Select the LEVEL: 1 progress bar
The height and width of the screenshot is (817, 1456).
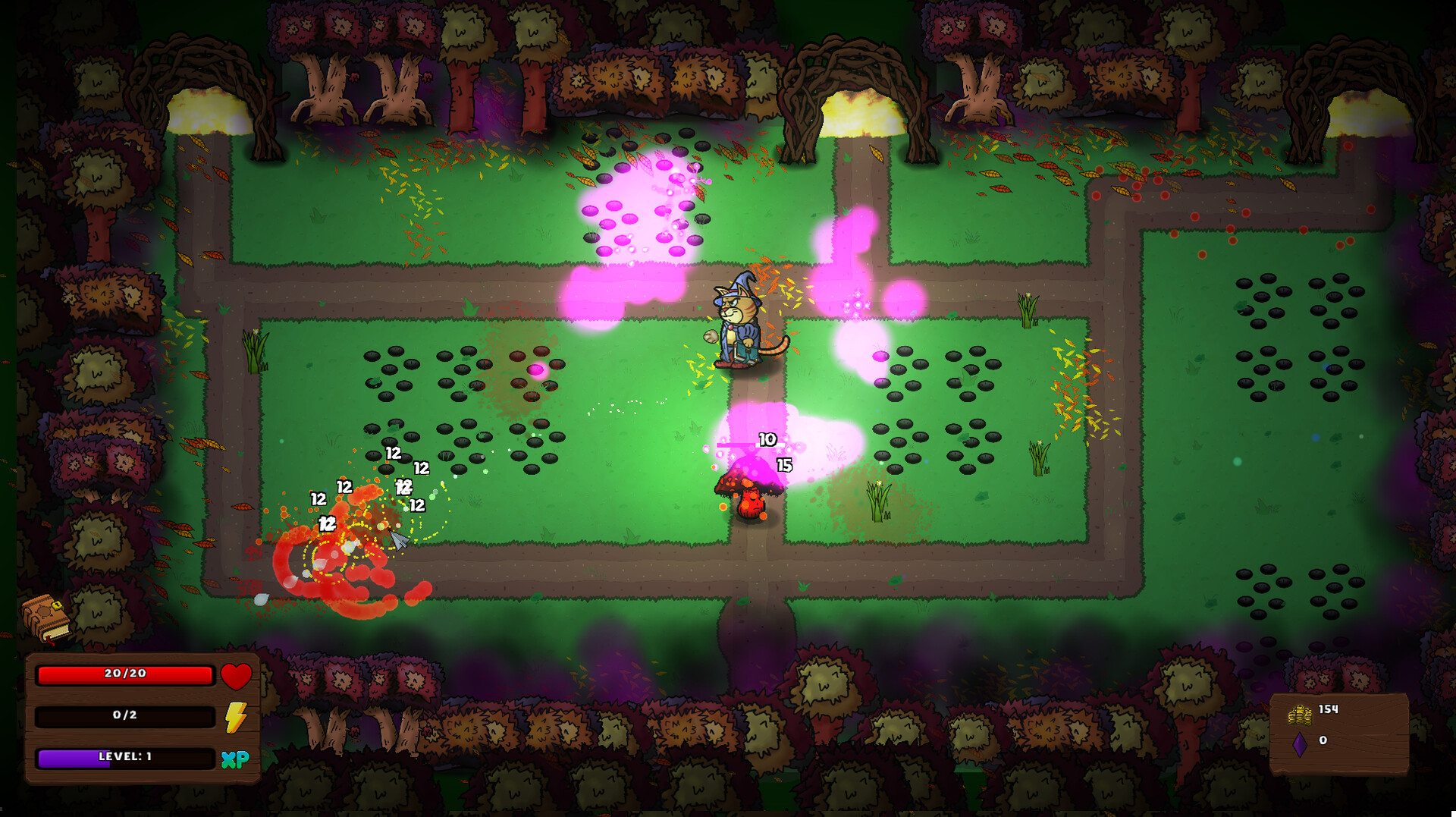[x=125, y=758]
